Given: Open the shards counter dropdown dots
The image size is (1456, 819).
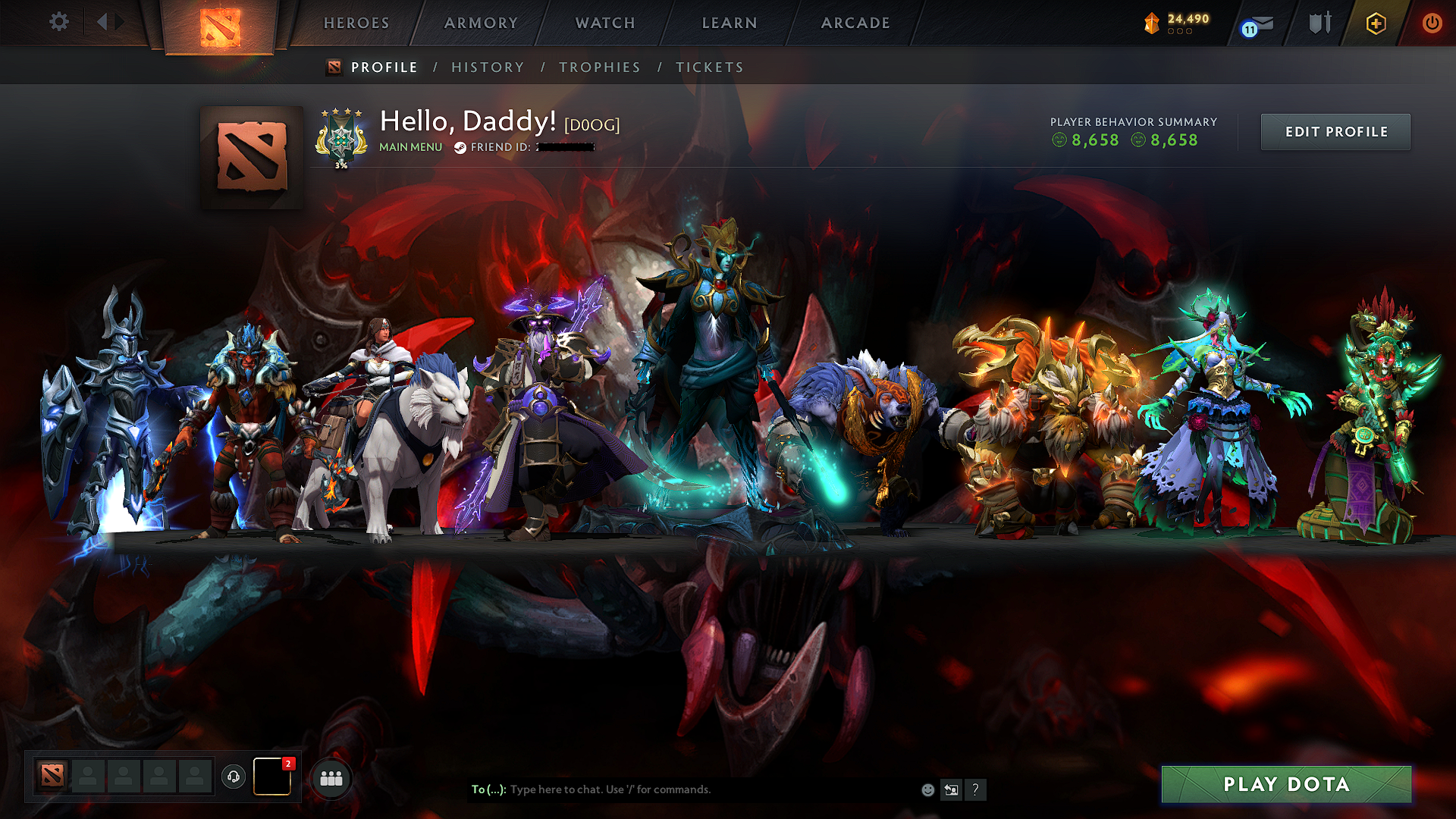Looking at the screenshot, I should (1178, 33).
